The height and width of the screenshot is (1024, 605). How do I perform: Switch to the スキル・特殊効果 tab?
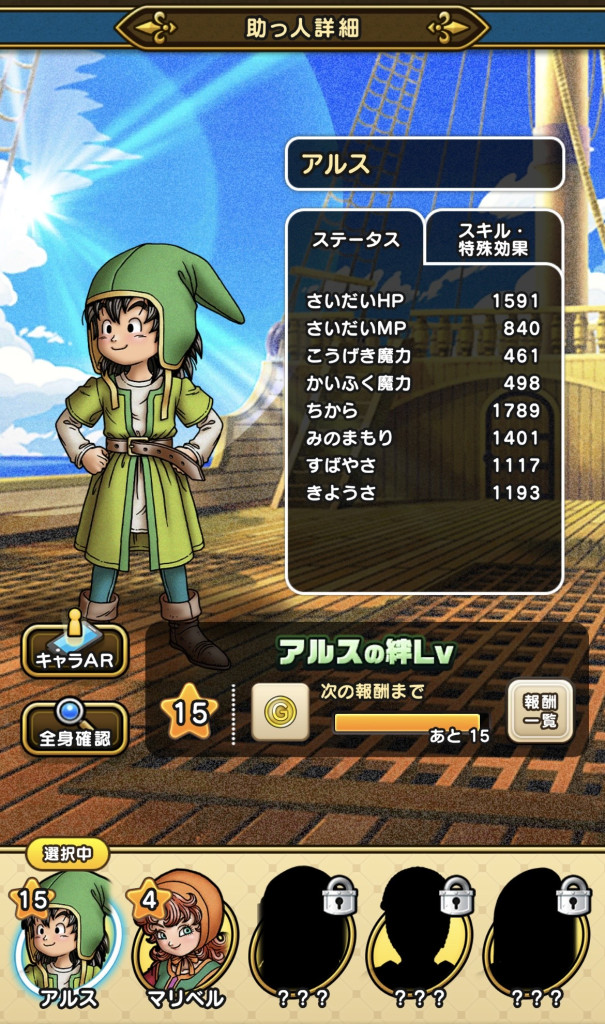point(494,237)
